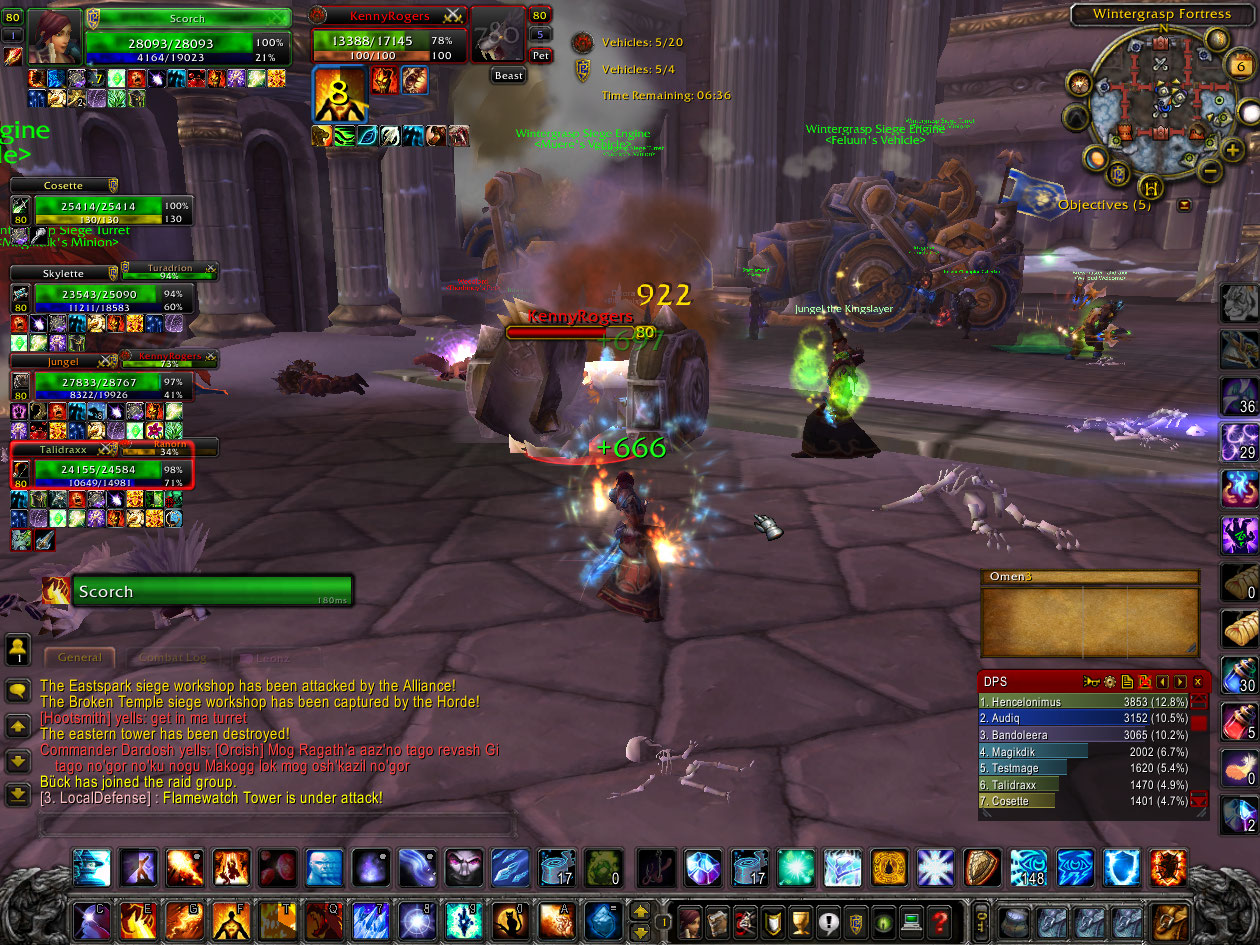The height and width of the screenshot is (945, 1260).
Task: Open the Omen3 threat meter title bar
Action: tap(1089, 577)
